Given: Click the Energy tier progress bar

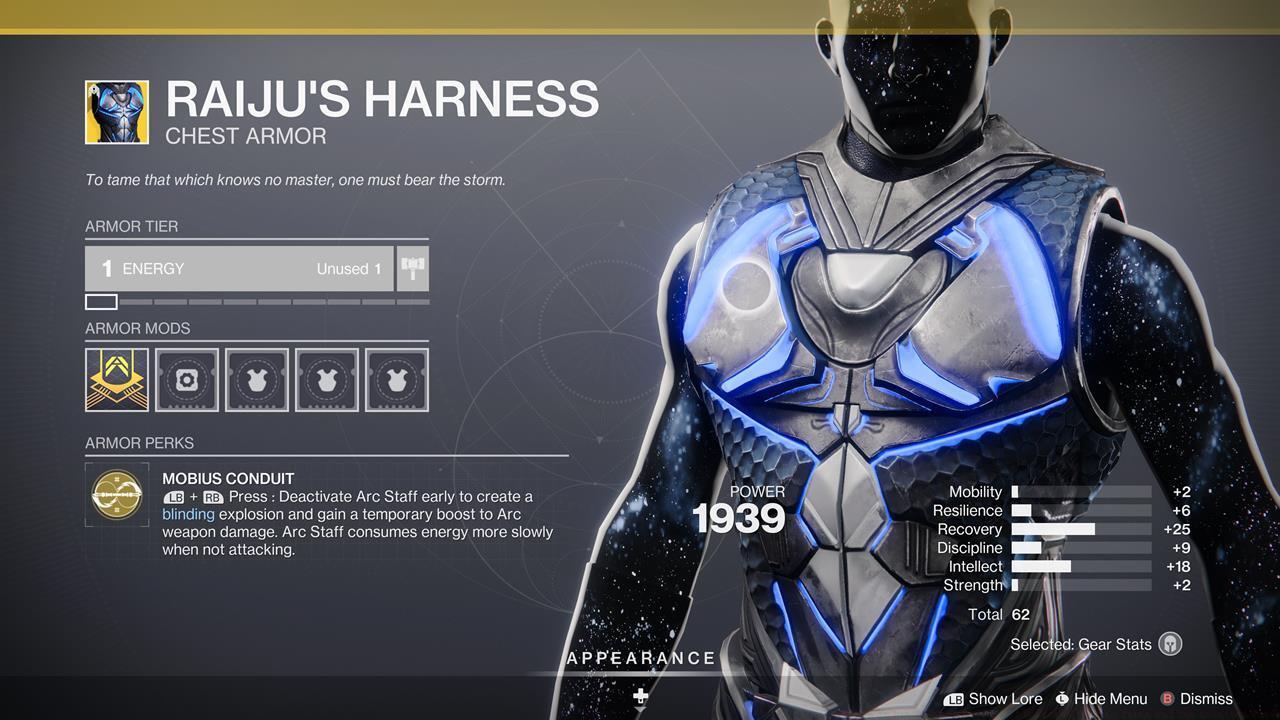Looking at the screenshot, I should click(x=255, y=301).
